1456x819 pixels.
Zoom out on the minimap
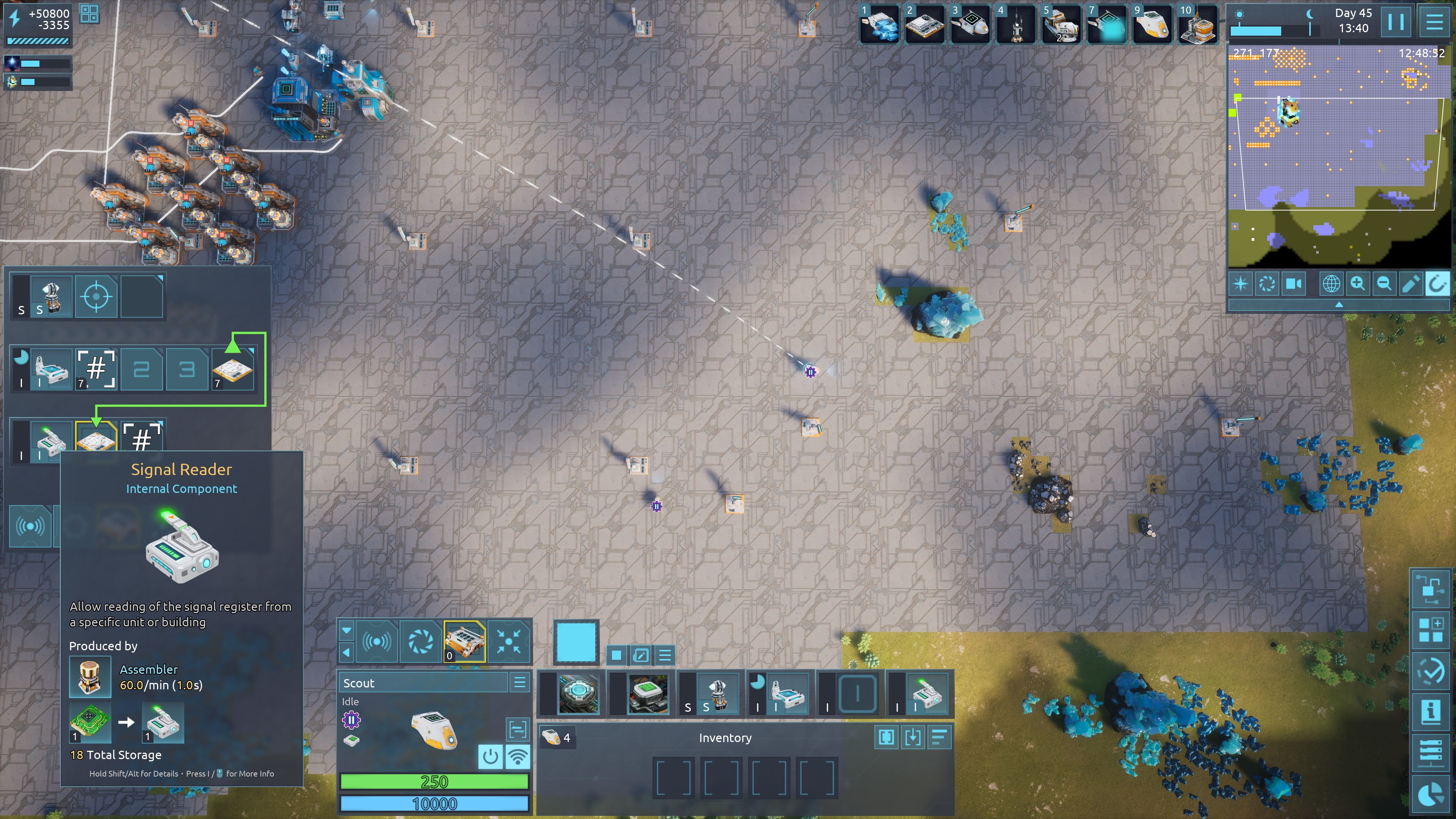coord(1384,284)
